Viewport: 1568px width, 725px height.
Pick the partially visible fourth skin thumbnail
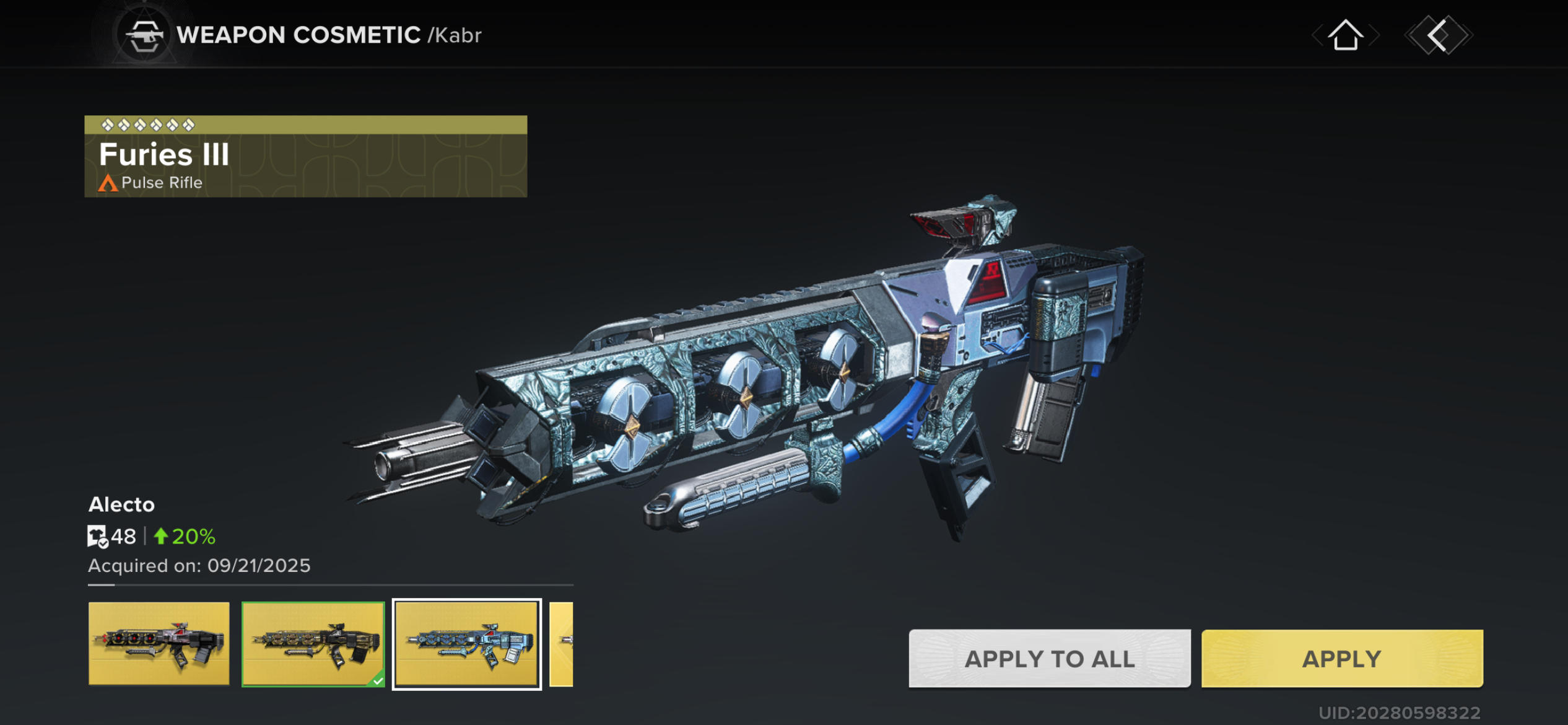[x=562, y=643]
